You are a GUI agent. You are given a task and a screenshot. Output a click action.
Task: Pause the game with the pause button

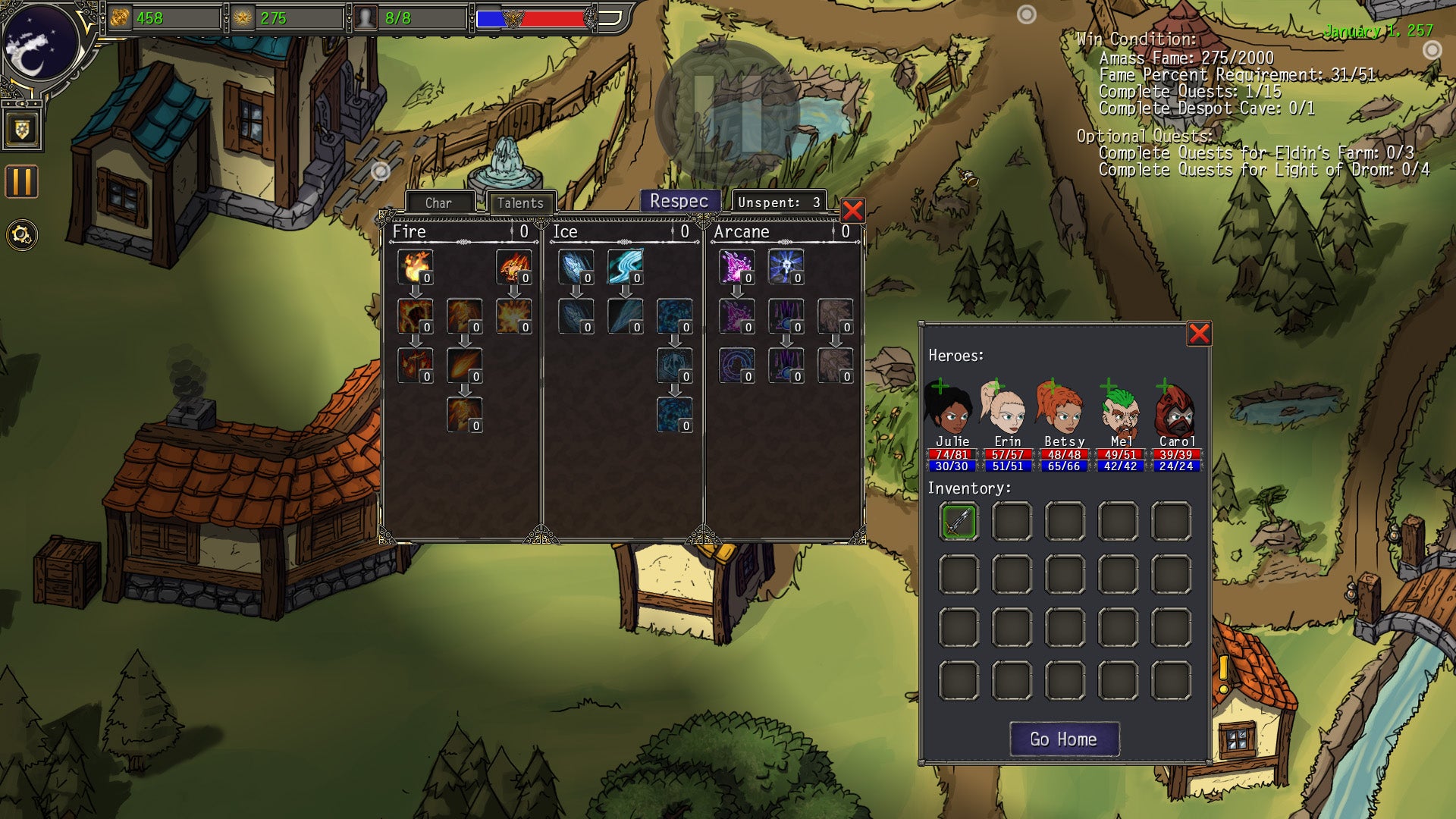pos(21,182)
